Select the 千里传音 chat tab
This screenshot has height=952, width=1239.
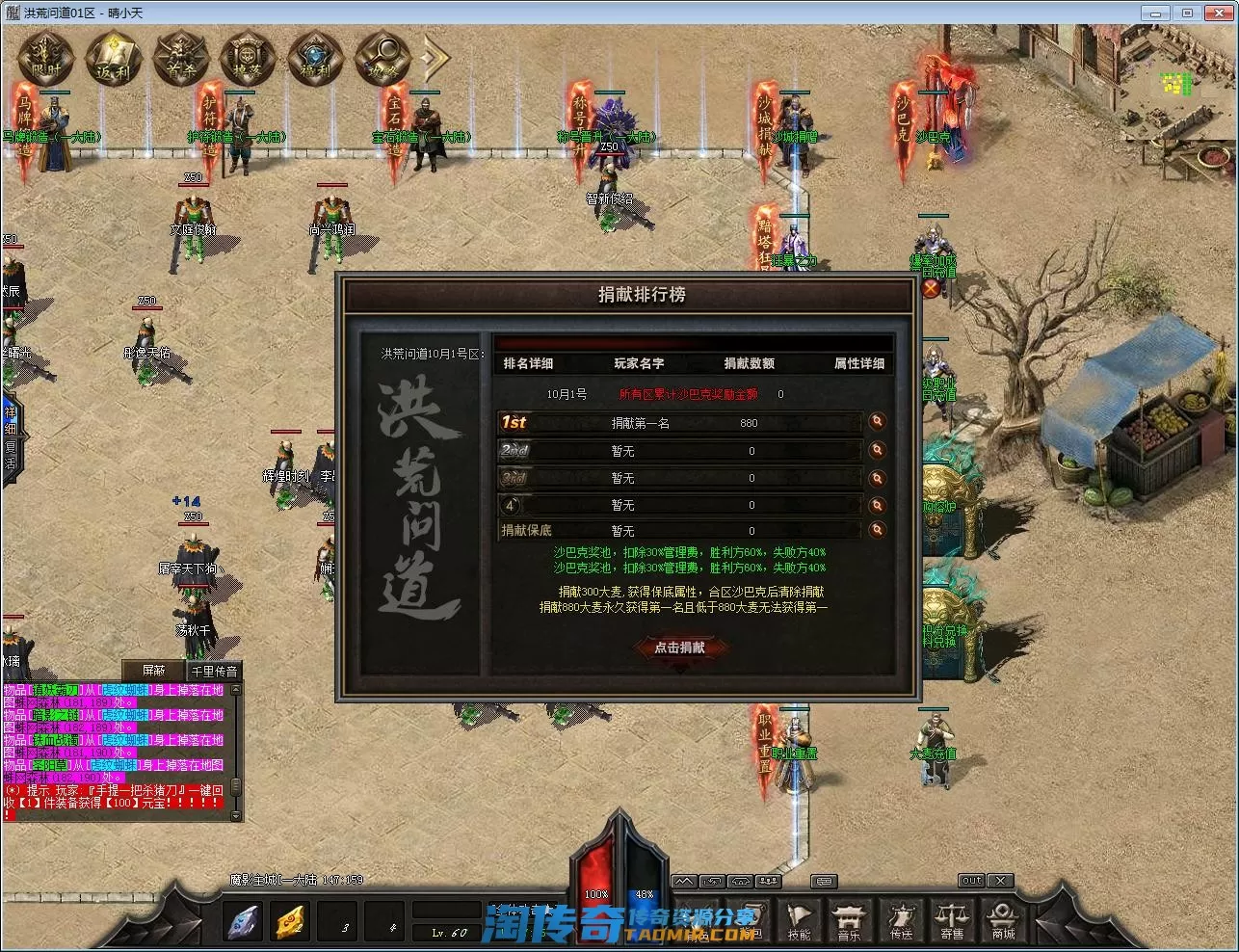pyautogui.click(x=213, y=671)
